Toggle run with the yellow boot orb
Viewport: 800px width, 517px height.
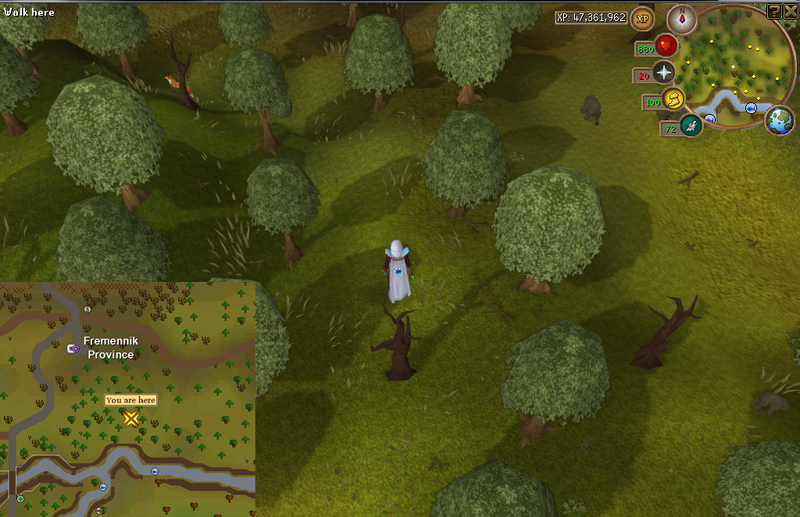pyautogui.click(x=672, y=100)
